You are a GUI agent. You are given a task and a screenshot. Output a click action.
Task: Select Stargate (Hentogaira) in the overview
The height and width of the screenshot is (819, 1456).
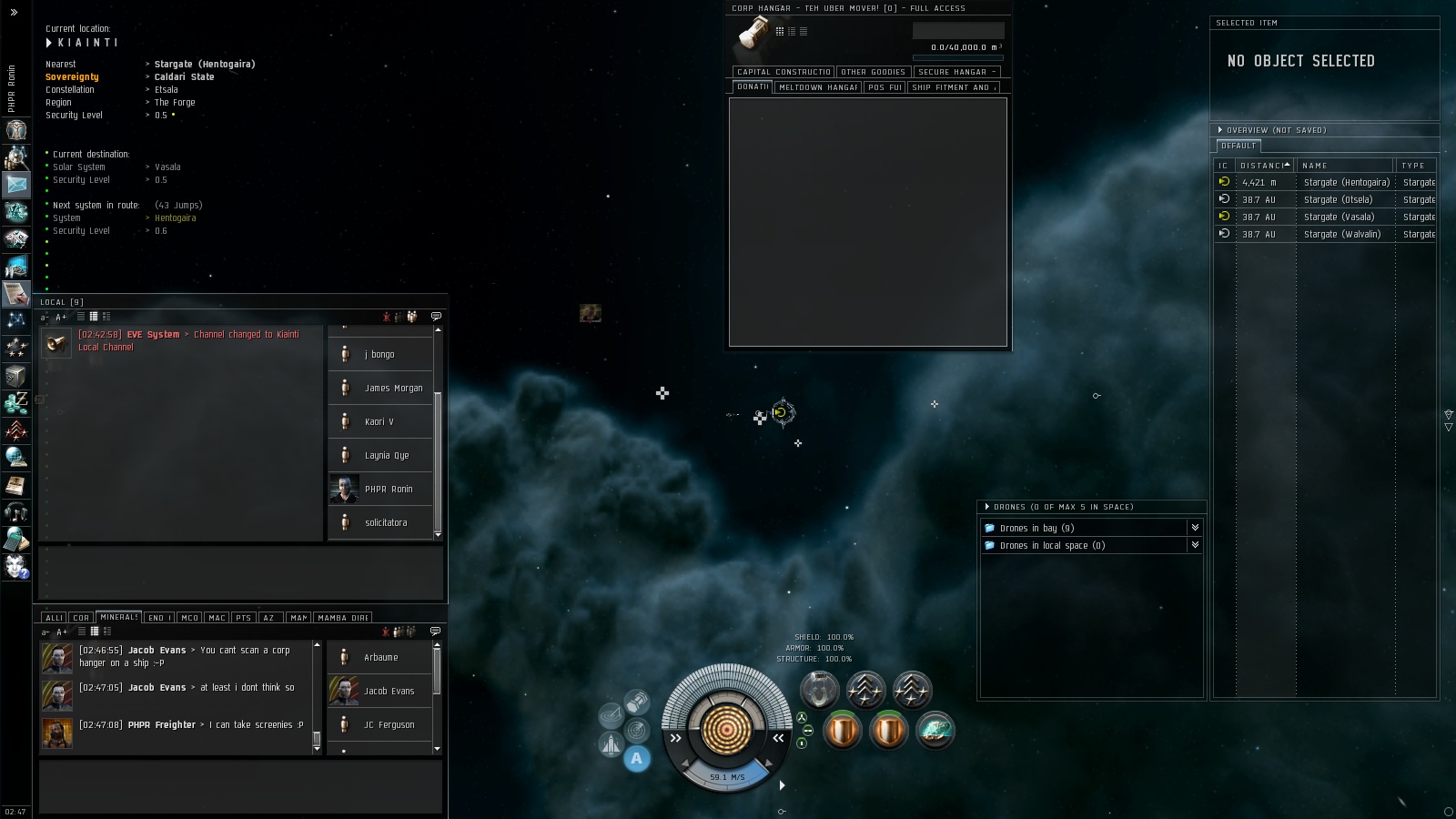click(1346, 182)
